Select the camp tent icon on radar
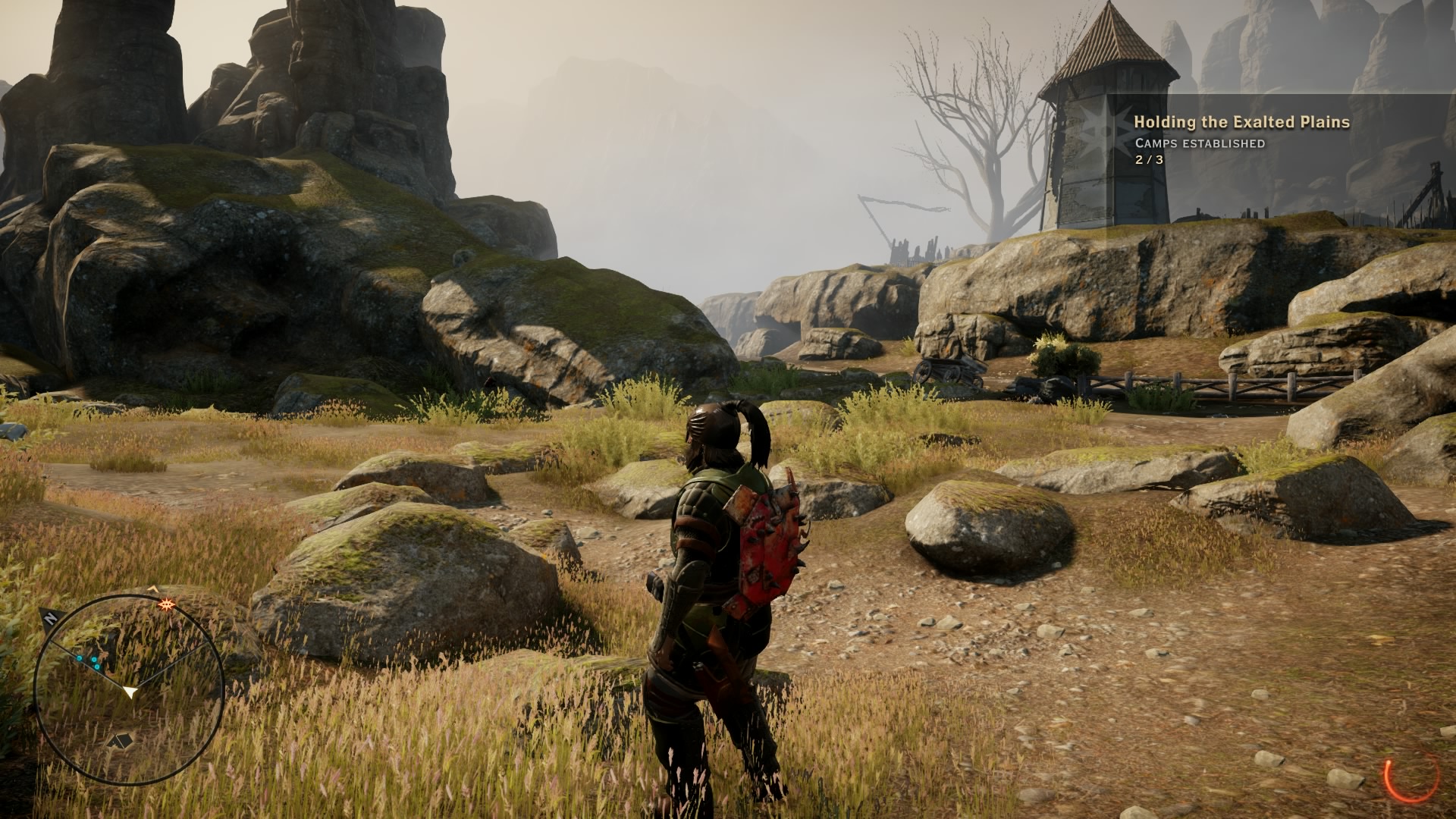The height and width of the screenshot is (819, 1456). [x=121, y=740]
